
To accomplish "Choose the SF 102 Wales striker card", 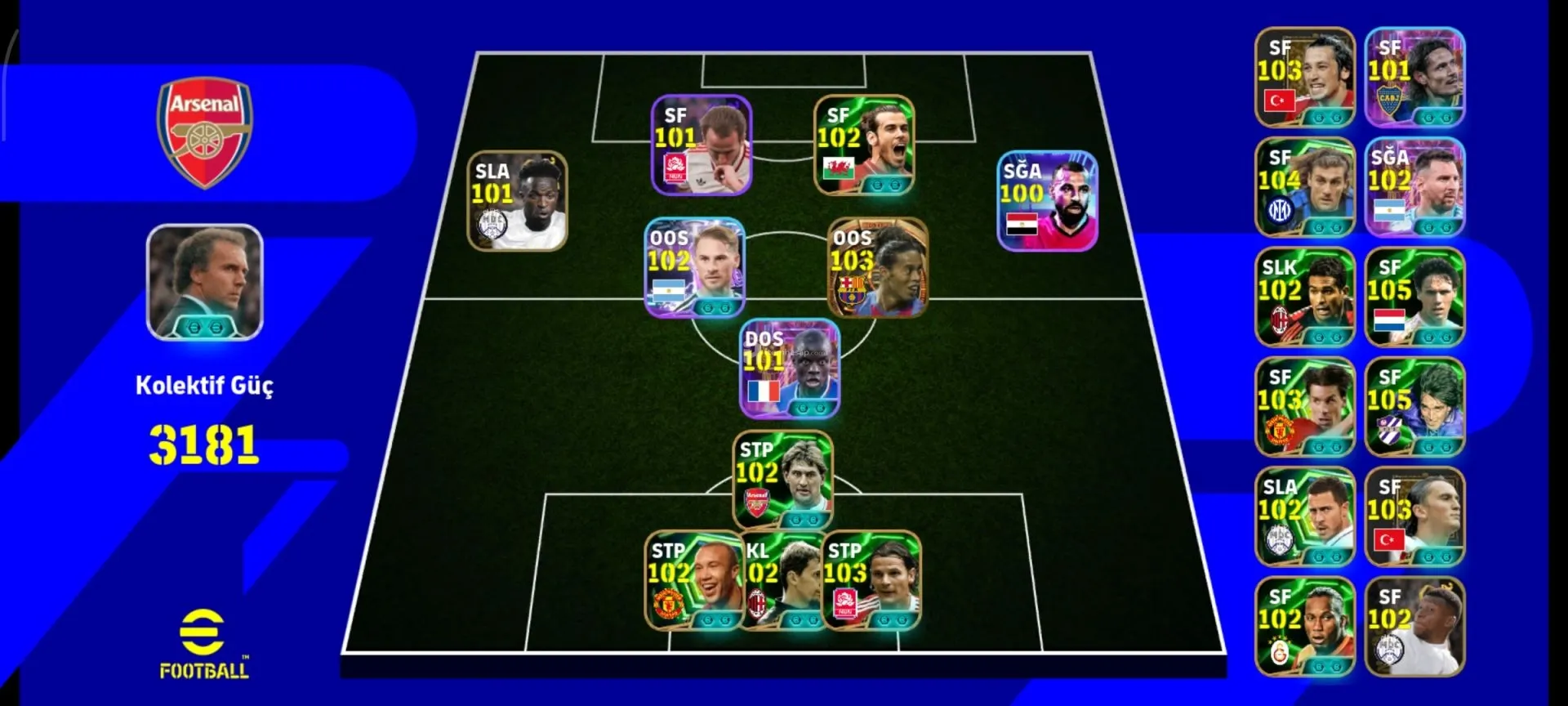I will [864, 145].
